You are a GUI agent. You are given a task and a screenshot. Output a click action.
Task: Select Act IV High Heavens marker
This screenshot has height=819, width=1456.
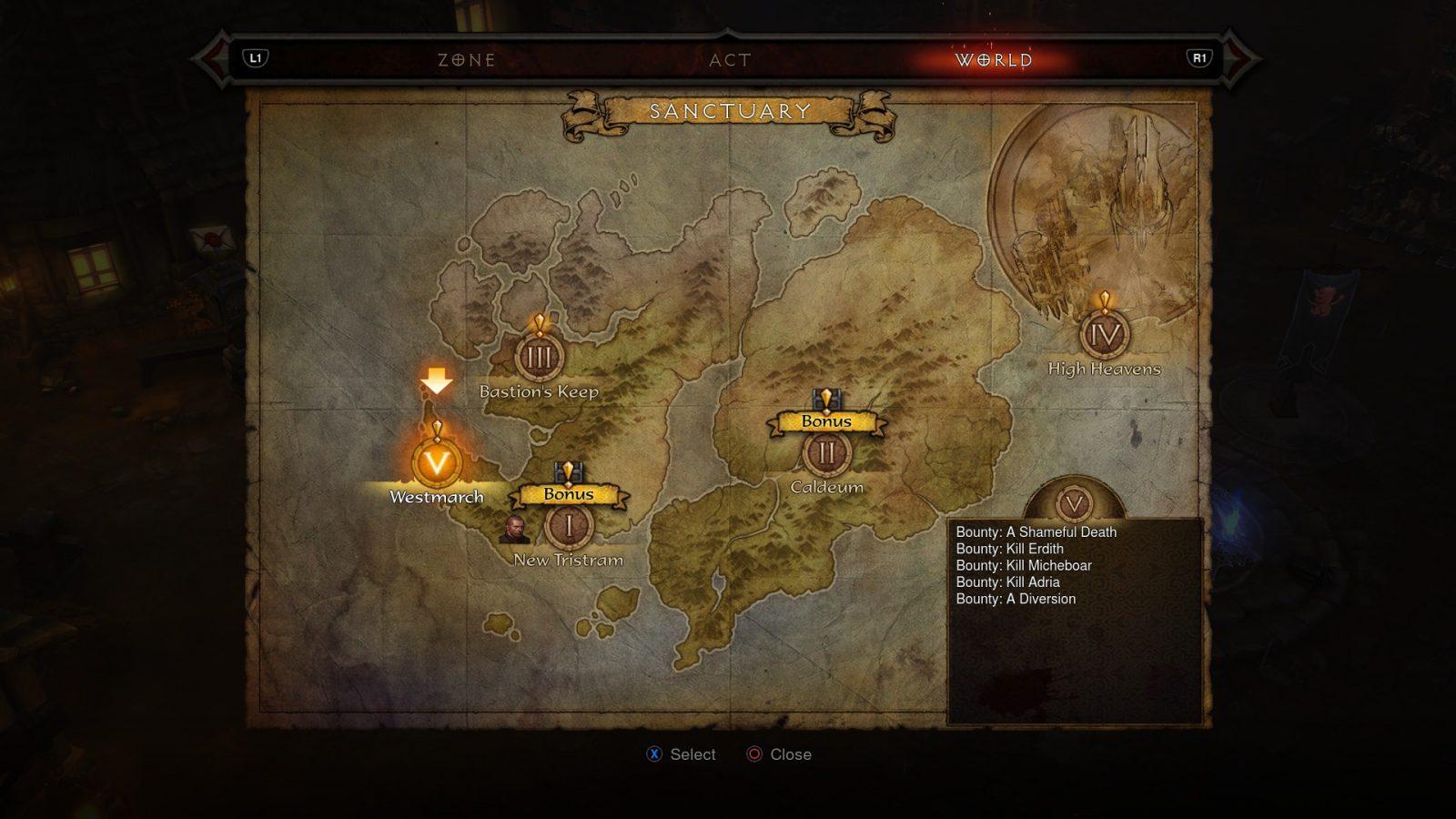[x=1105, y=335]
